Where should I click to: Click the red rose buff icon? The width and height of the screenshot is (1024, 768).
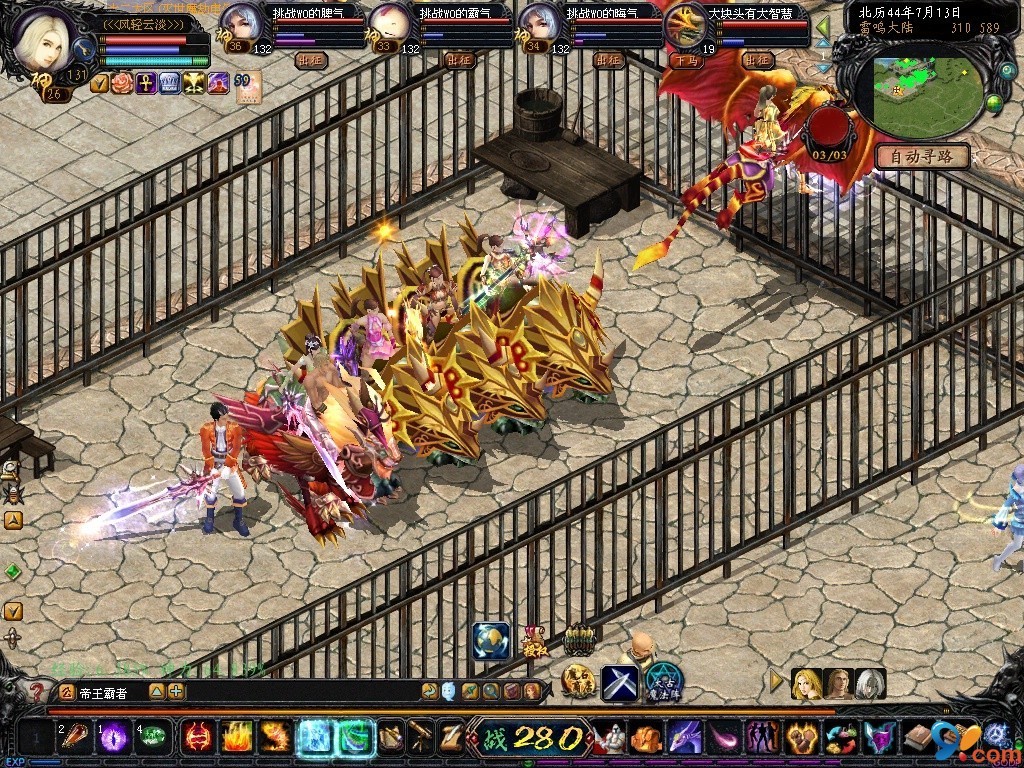(x=123, y=83)
